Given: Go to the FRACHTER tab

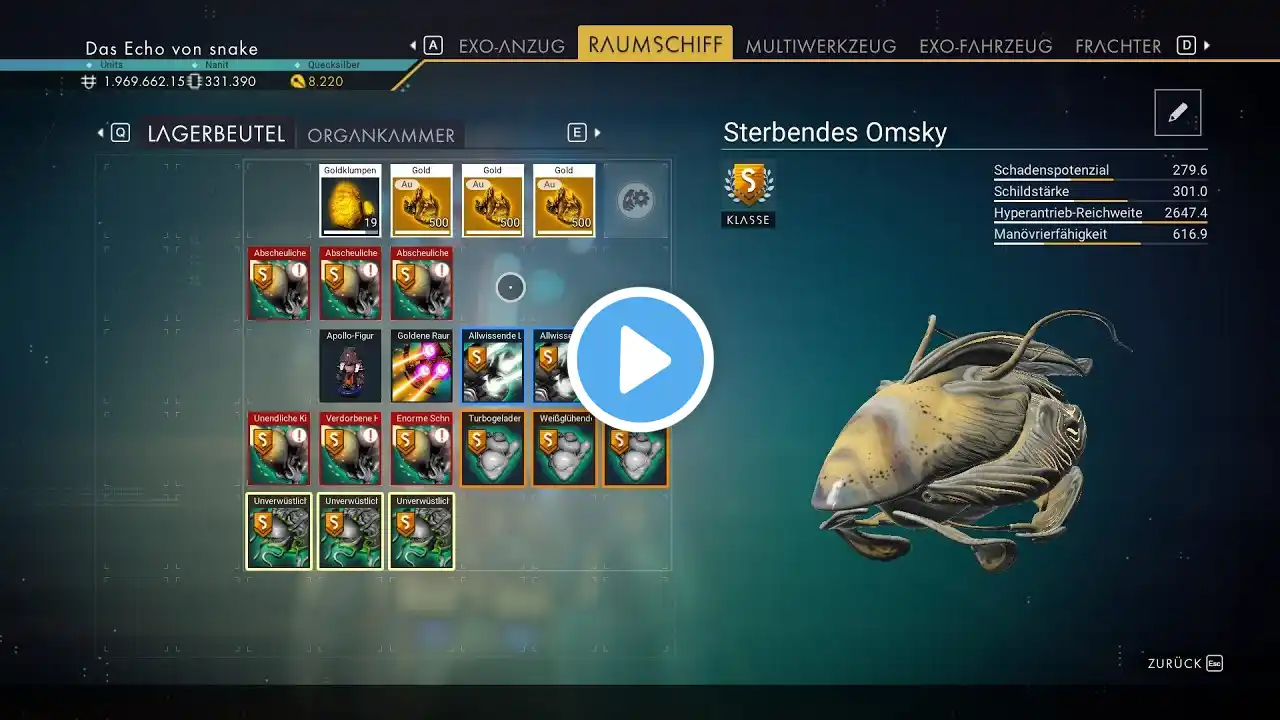Looking at the screenshot, I should tap(1118, 46).
